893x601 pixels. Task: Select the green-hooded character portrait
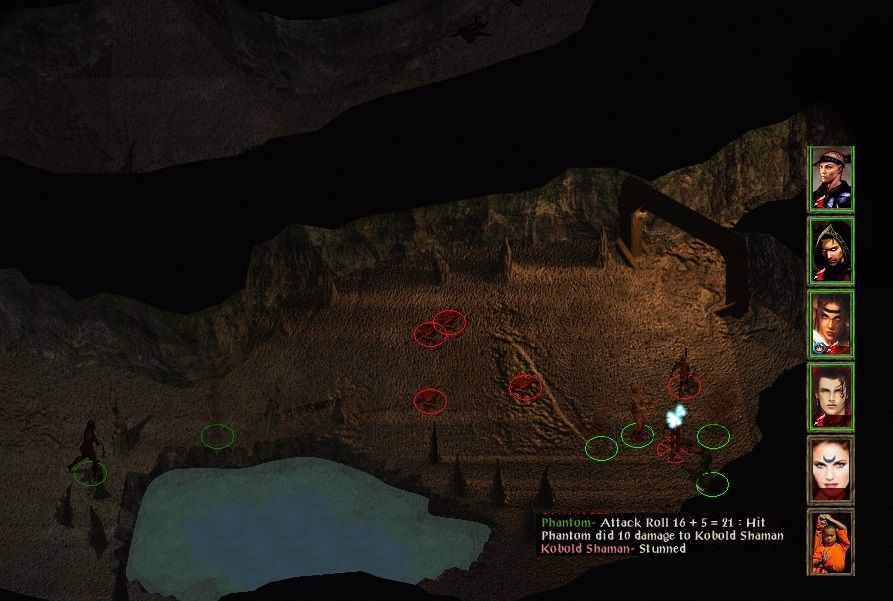pyautogui.click(x=830, y=251)
